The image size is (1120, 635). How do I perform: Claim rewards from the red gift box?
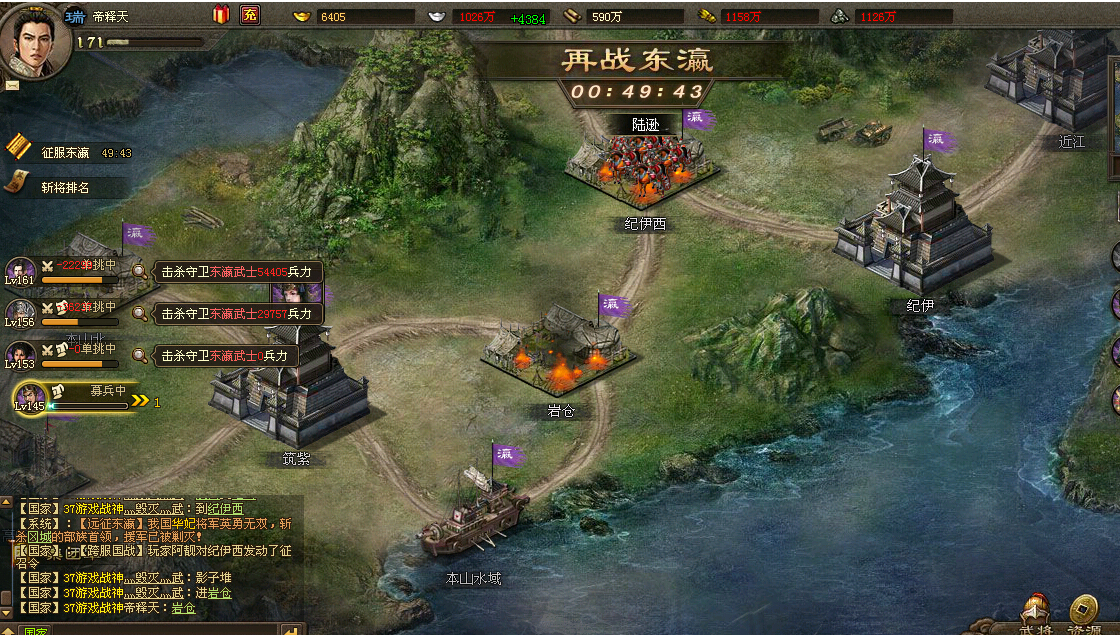[221, 14]
